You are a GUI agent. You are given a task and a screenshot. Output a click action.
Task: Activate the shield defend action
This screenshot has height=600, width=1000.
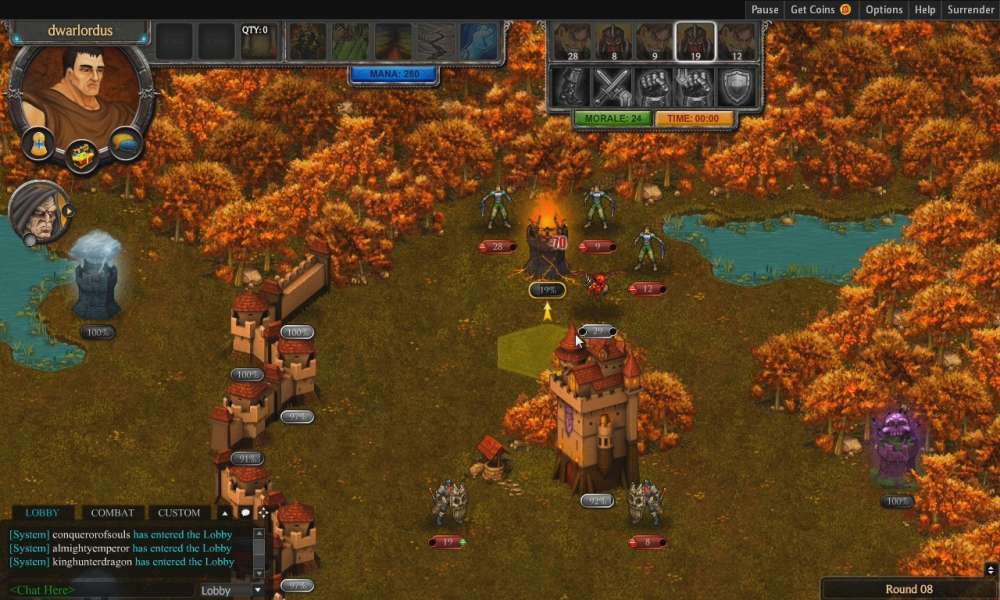(x=737, y=88)
